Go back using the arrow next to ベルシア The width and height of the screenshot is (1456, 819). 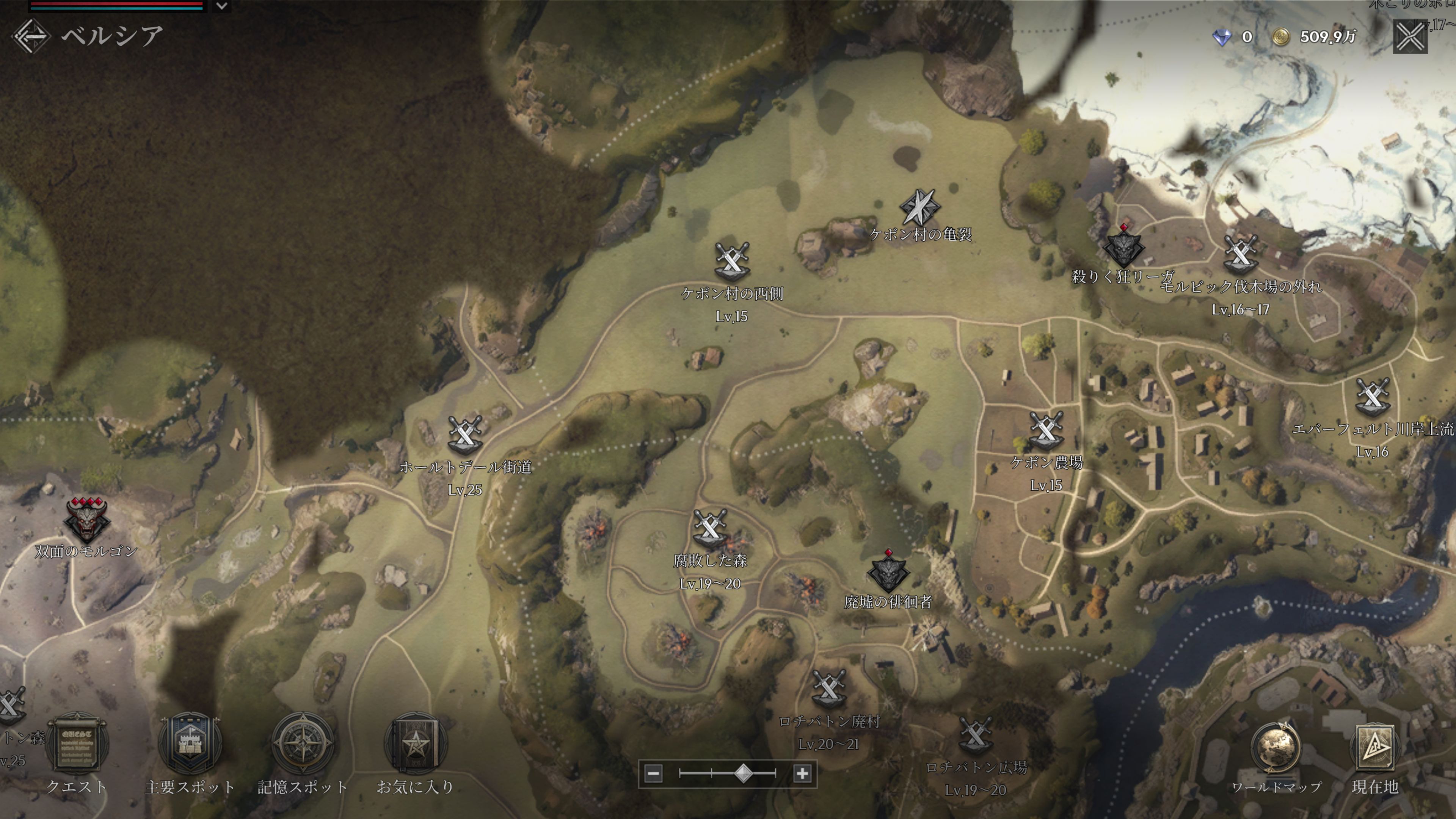coord(31,36)
